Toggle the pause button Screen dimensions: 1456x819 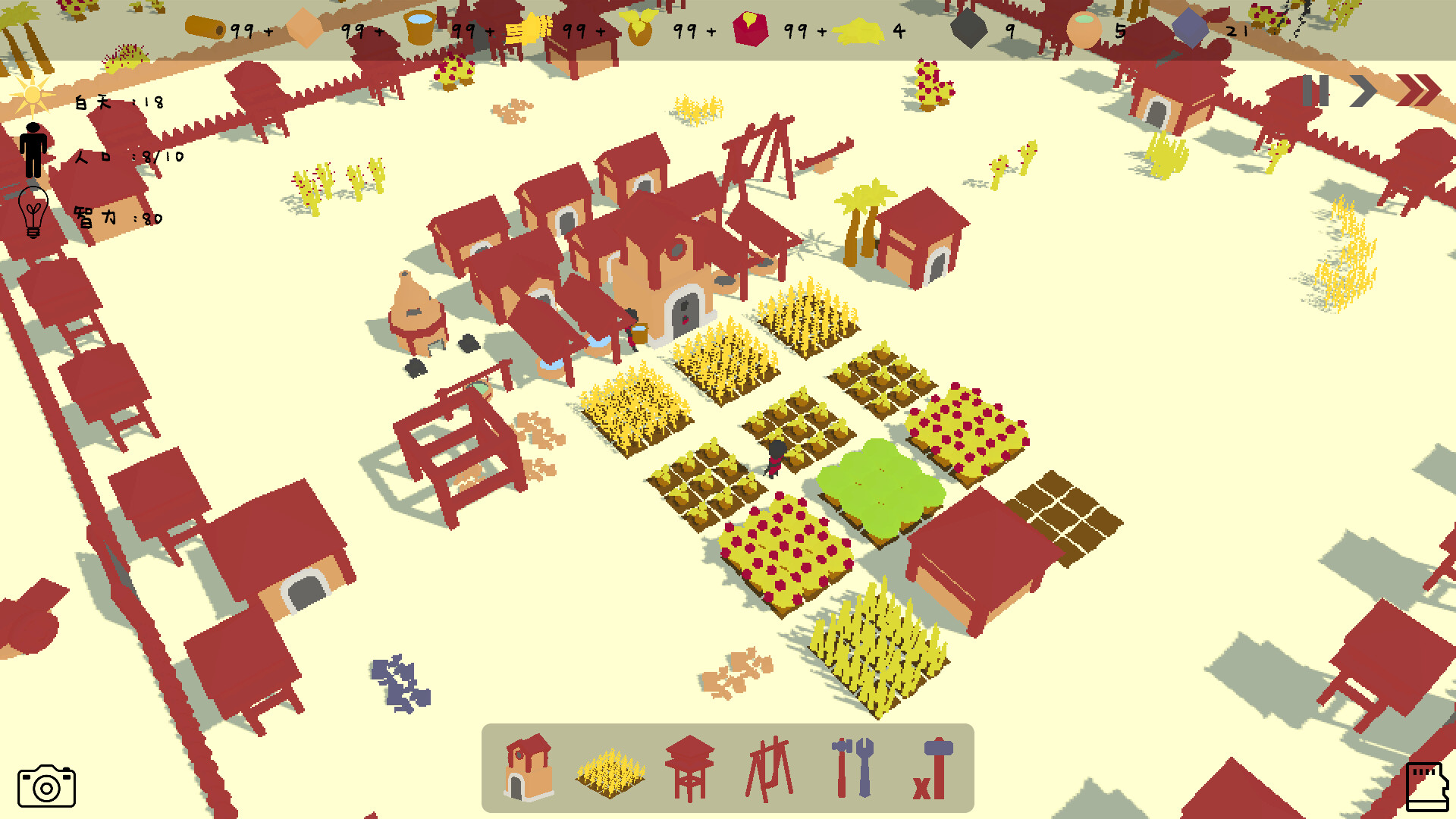[x=1316, y=92]
